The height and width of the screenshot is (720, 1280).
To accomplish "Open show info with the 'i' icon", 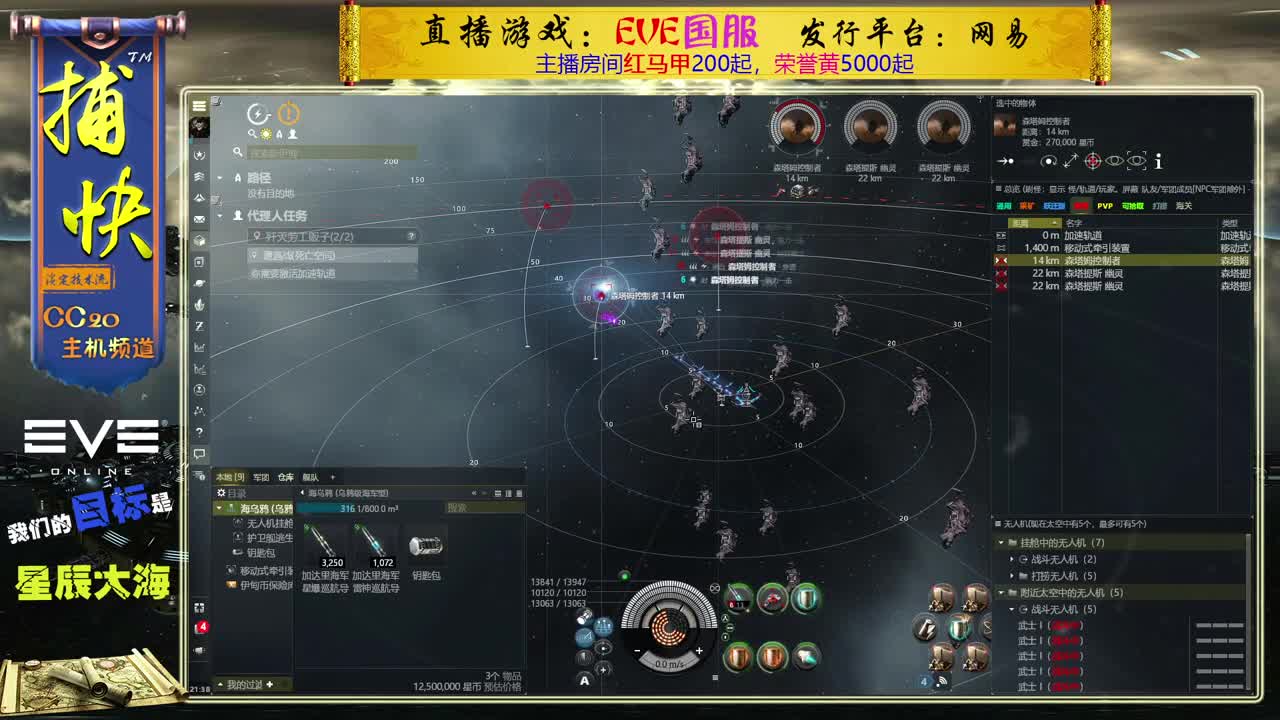I will click(x=1159, y=162).
